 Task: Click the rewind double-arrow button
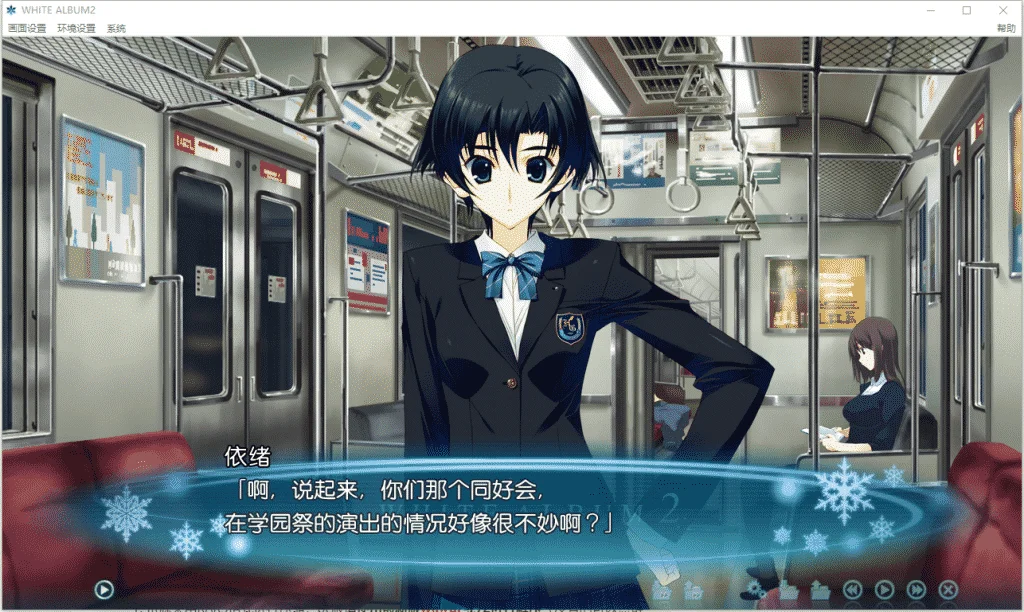click(852, 590)
